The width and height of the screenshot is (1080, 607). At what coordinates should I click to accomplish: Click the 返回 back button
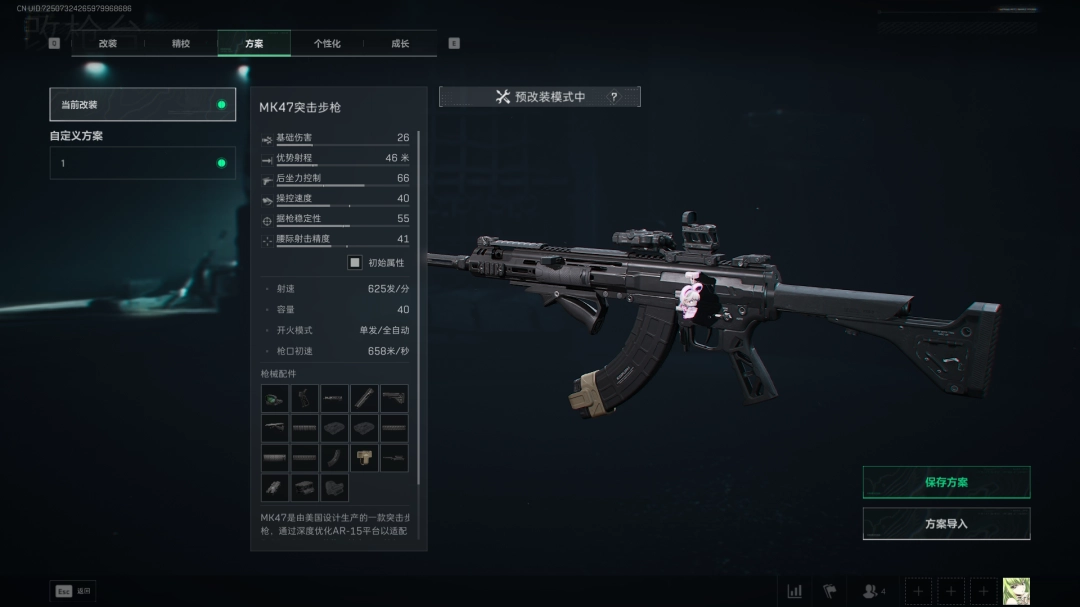(73, 591)
